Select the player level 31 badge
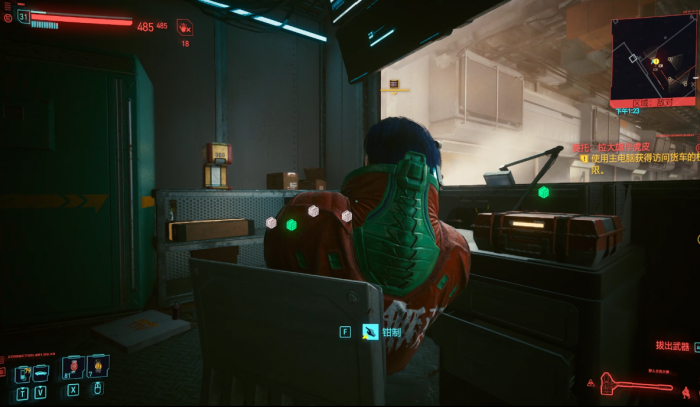The height and width of the screenshot is (407, 700). click(x=23, y=16)
